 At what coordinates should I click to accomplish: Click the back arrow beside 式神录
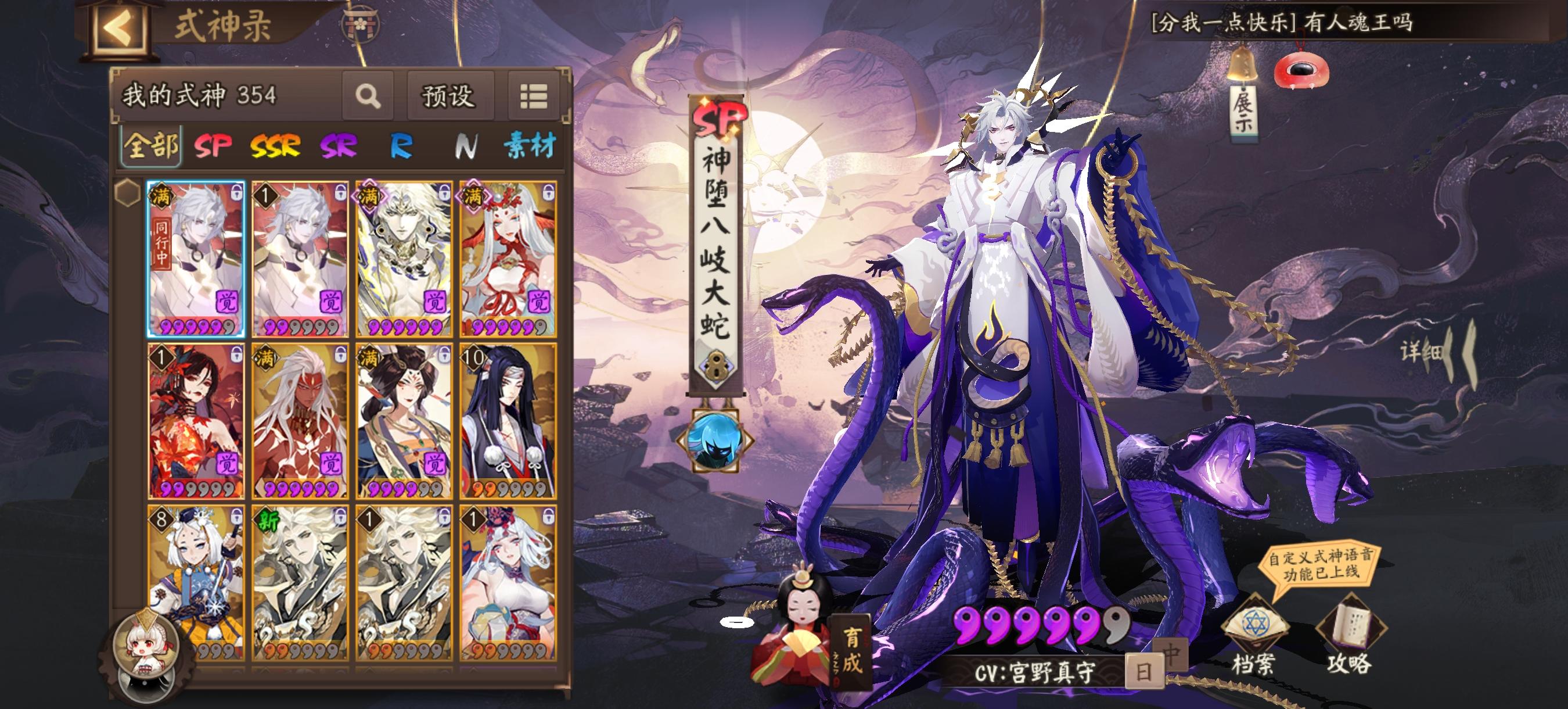pyautogui.click(x=117, y=27)
